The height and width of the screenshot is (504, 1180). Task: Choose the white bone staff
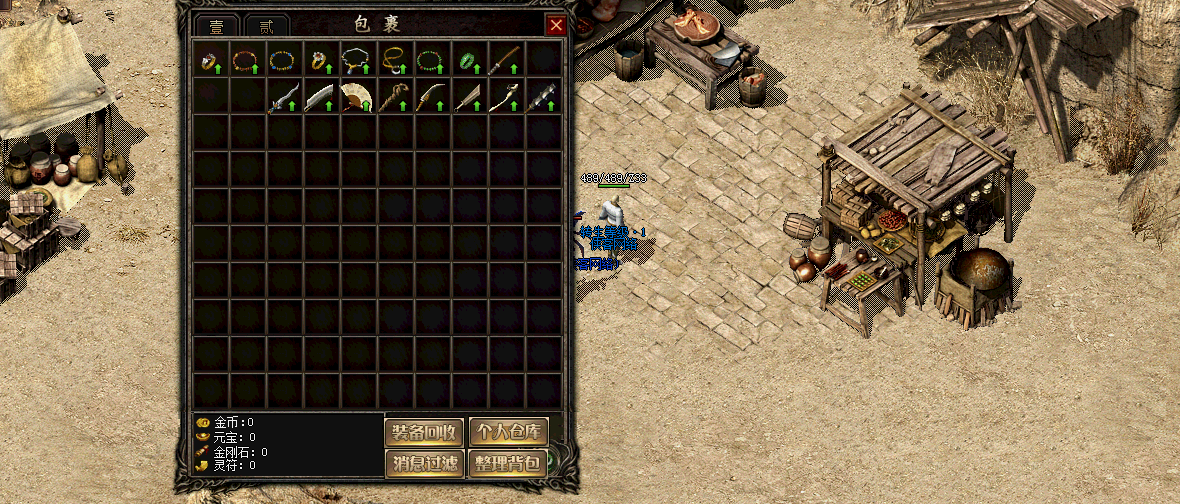(505, 97)
